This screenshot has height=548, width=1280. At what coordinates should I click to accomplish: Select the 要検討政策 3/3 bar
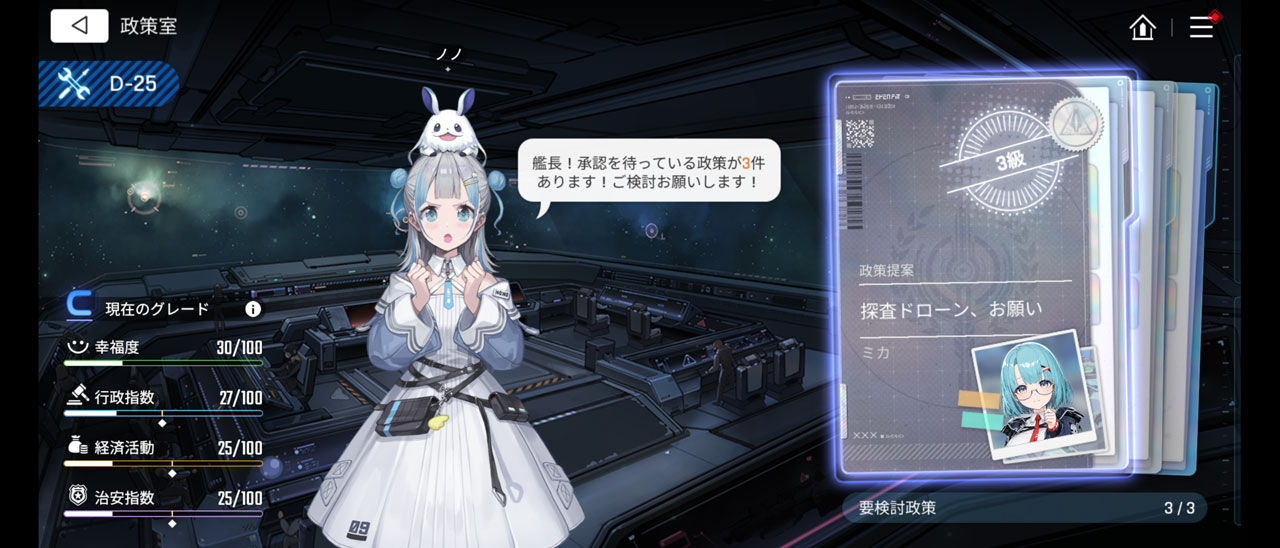click(1025, 508)
